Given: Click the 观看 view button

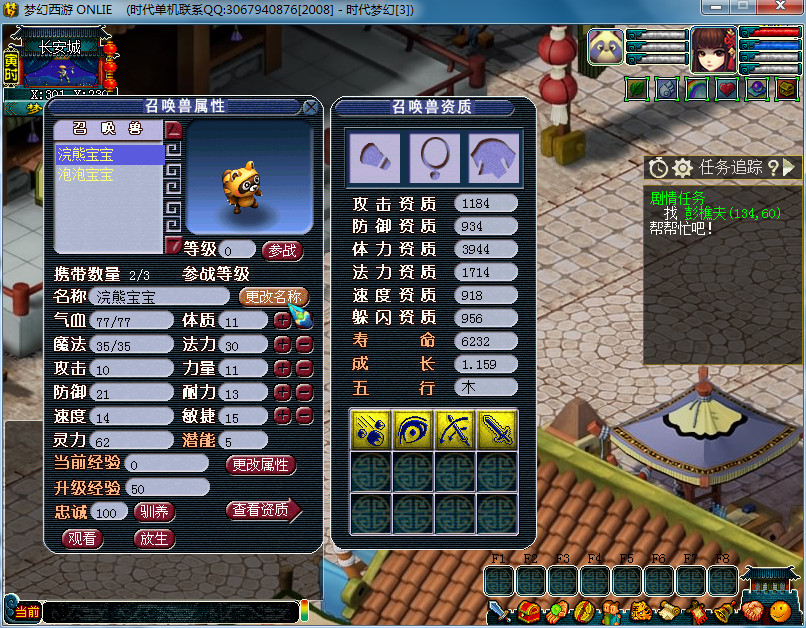Looking at the screenshot, I should click(83, 538).
